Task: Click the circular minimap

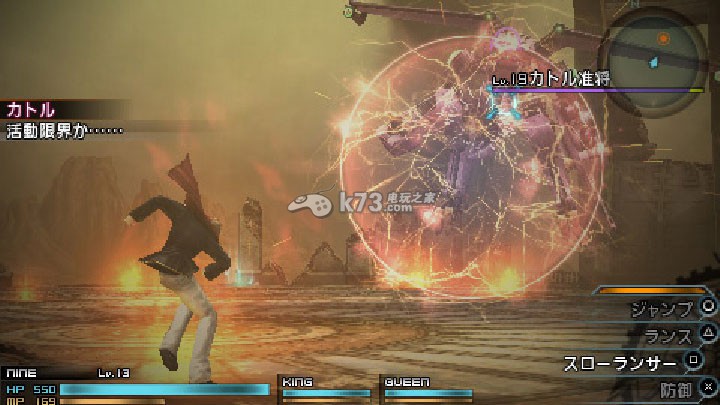Action: (x=655, y=50)
